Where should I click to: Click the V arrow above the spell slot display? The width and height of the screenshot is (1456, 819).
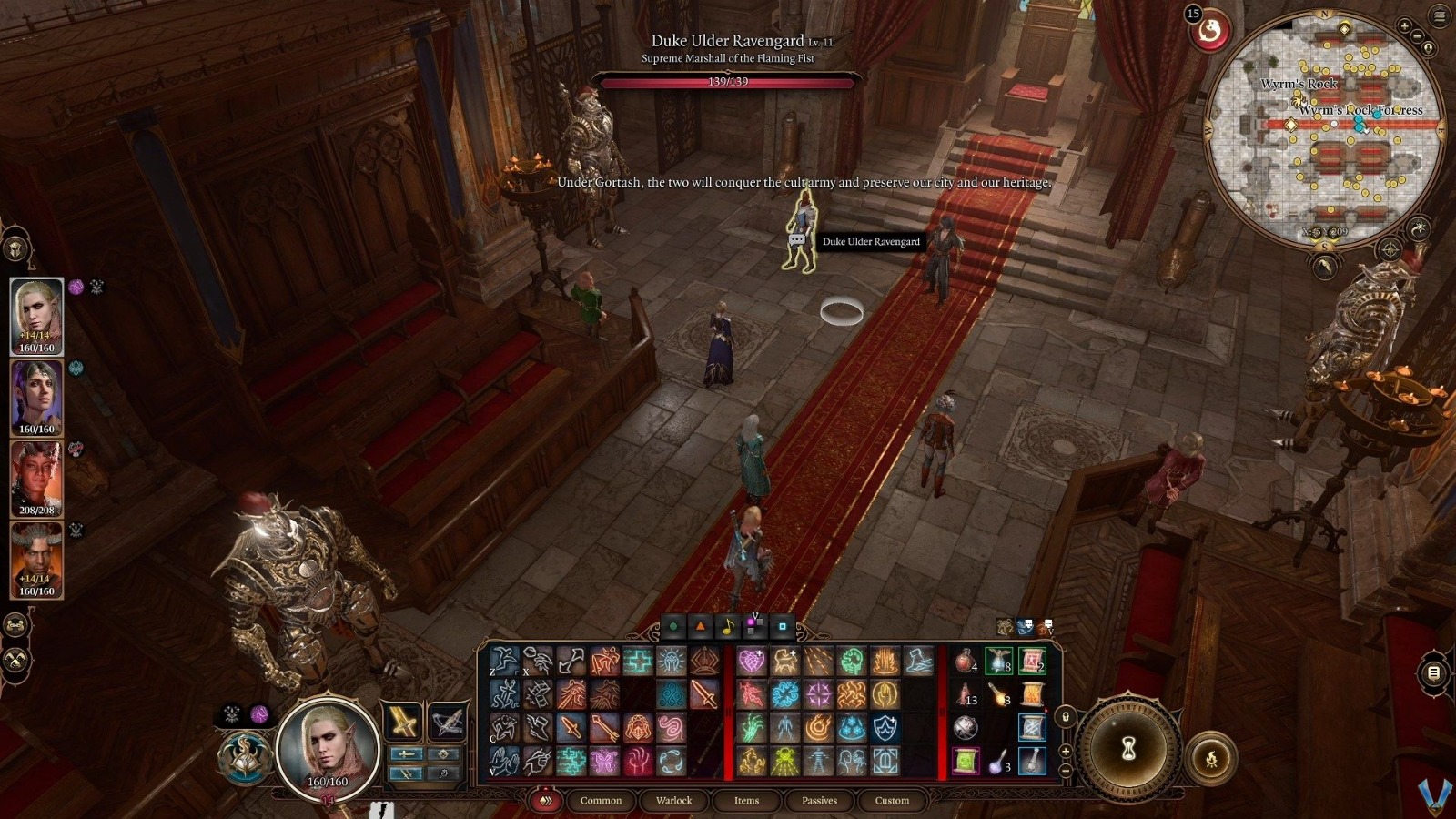[755, 615]
